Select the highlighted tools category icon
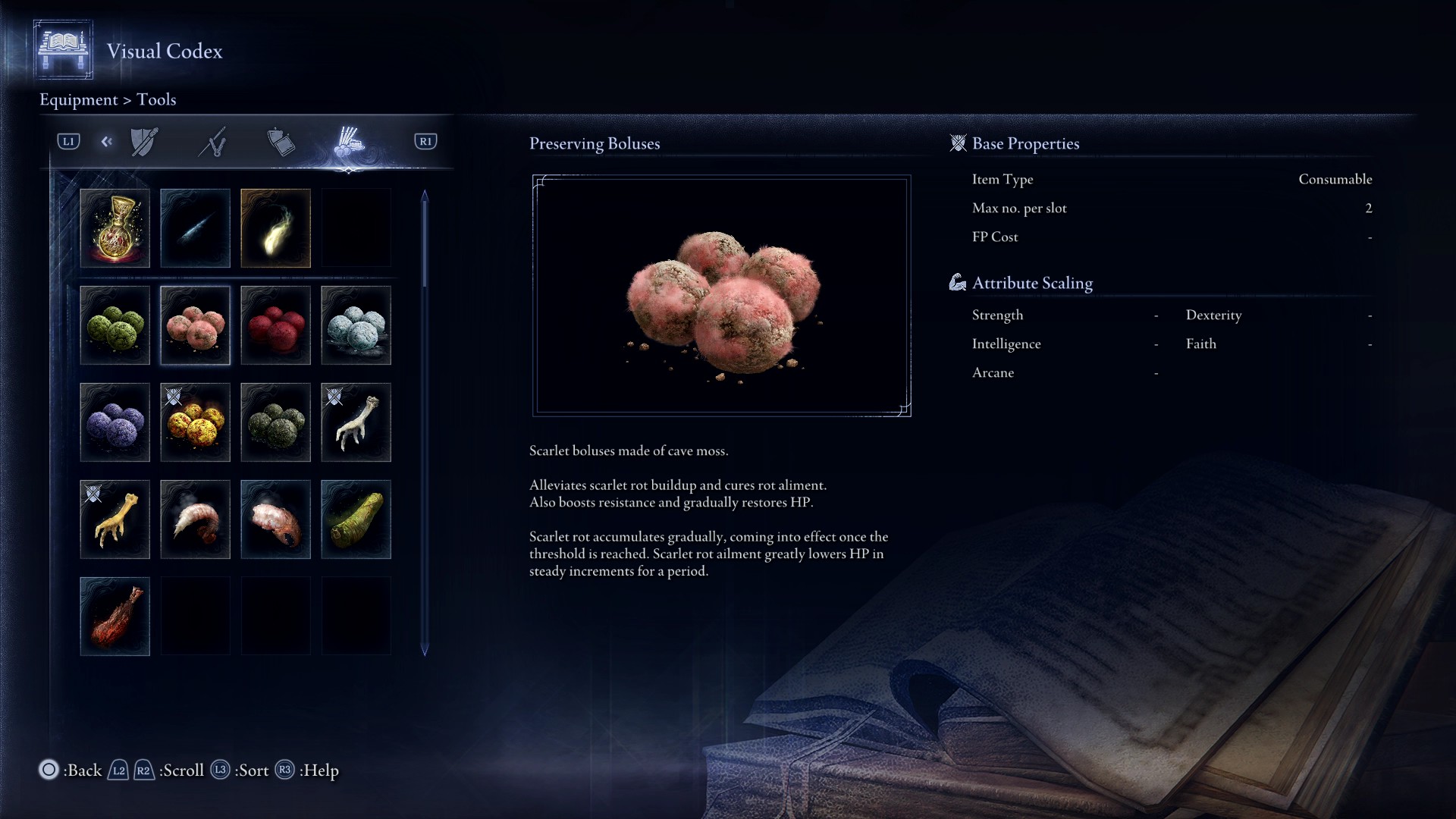 coord(351,141)
